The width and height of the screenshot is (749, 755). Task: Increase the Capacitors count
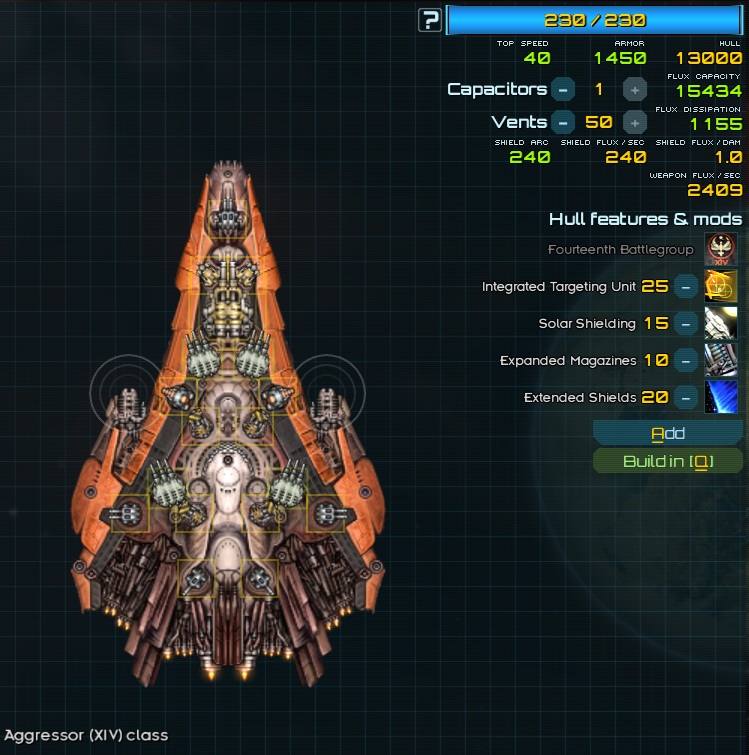click(634, 90)
